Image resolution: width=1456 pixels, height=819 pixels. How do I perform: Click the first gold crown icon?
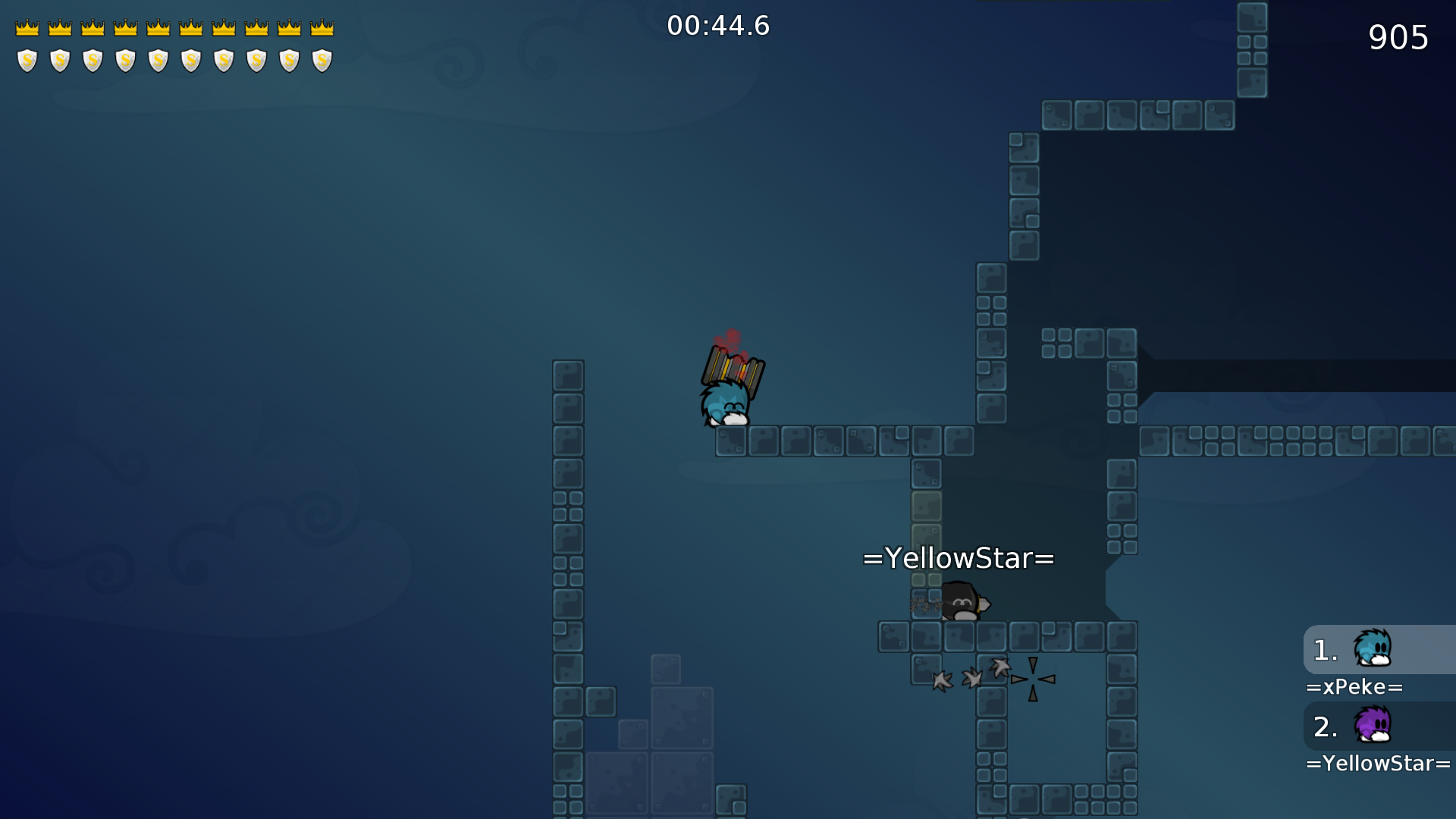[27, 26]
